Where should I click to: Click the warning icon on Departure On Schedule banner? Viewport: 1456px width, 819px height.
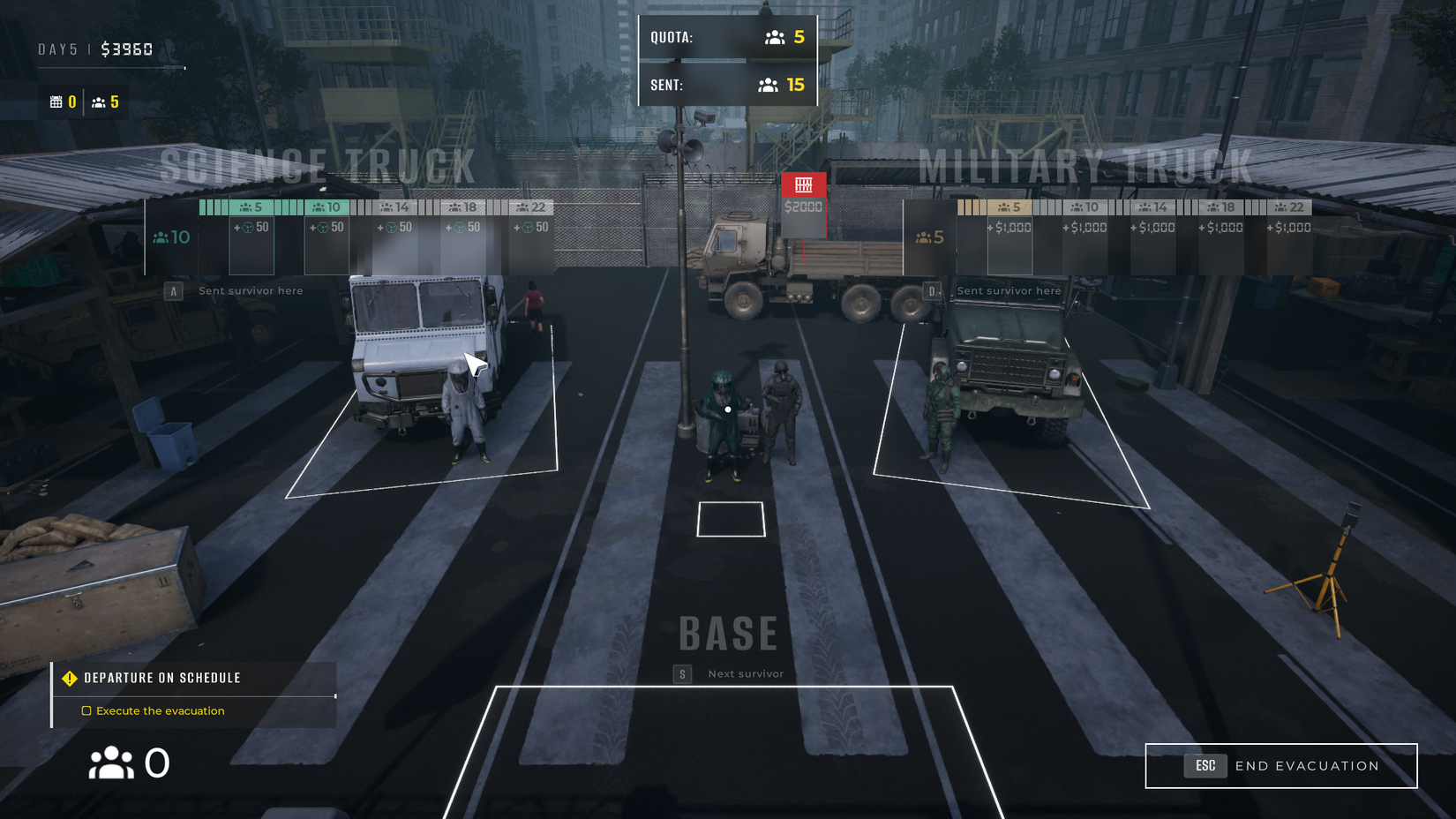[x=69, y=678]
